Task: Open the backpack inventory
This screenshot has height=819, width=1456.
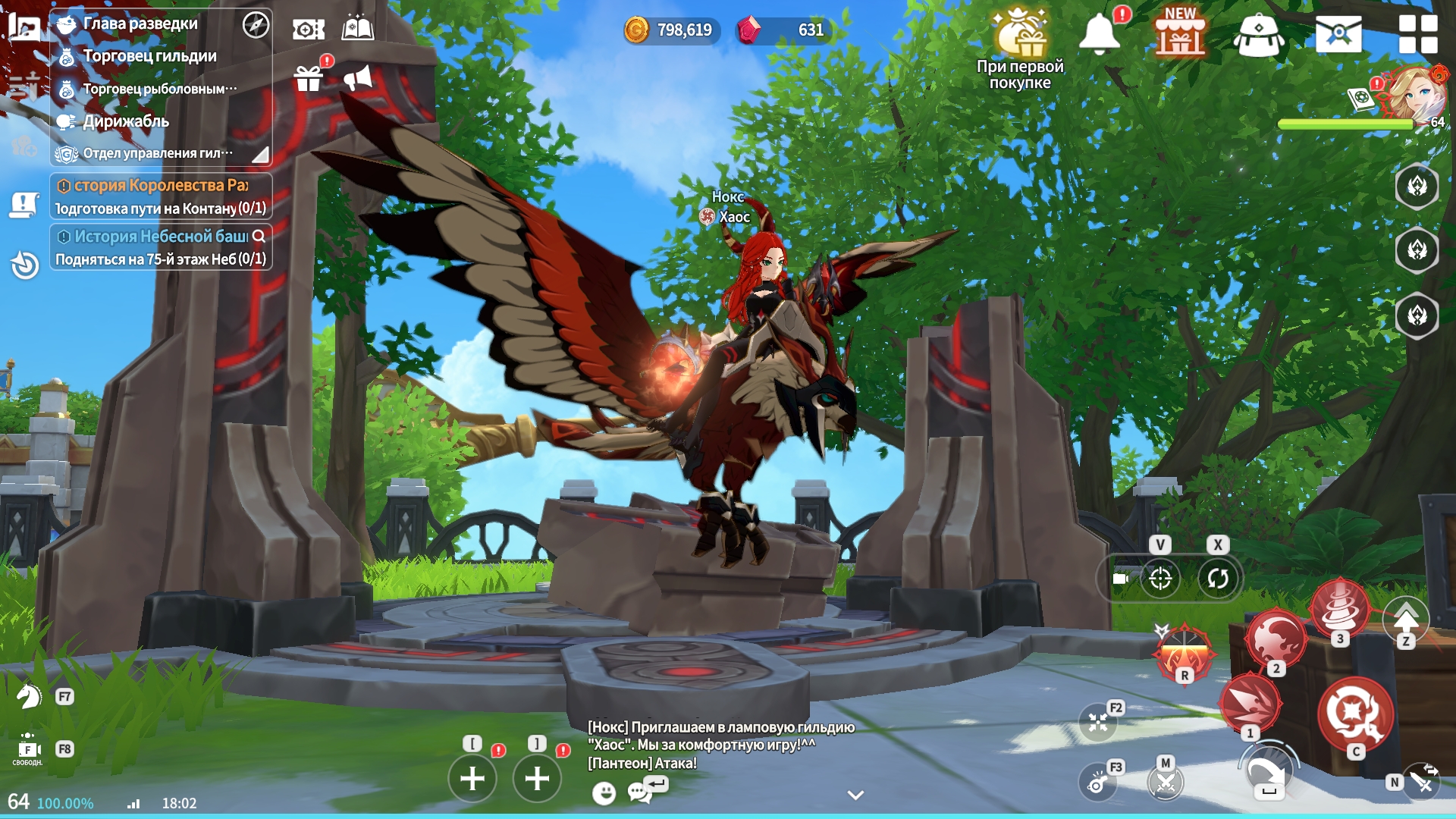Action: tap(1259, 36)
